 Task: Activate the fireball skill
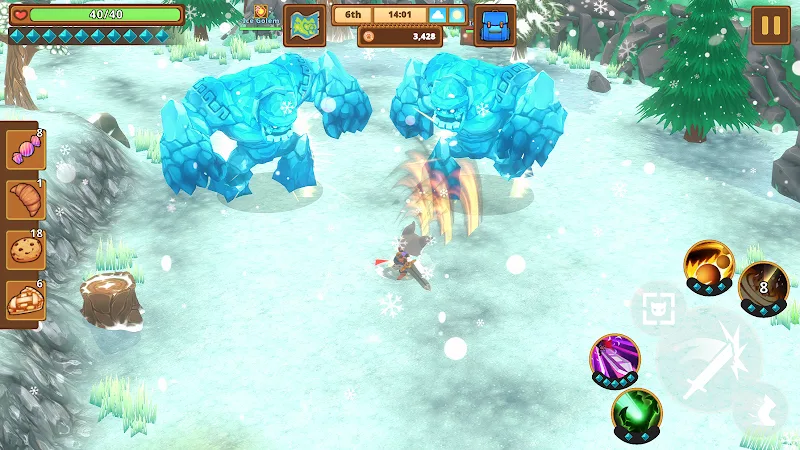pos(708,265)
